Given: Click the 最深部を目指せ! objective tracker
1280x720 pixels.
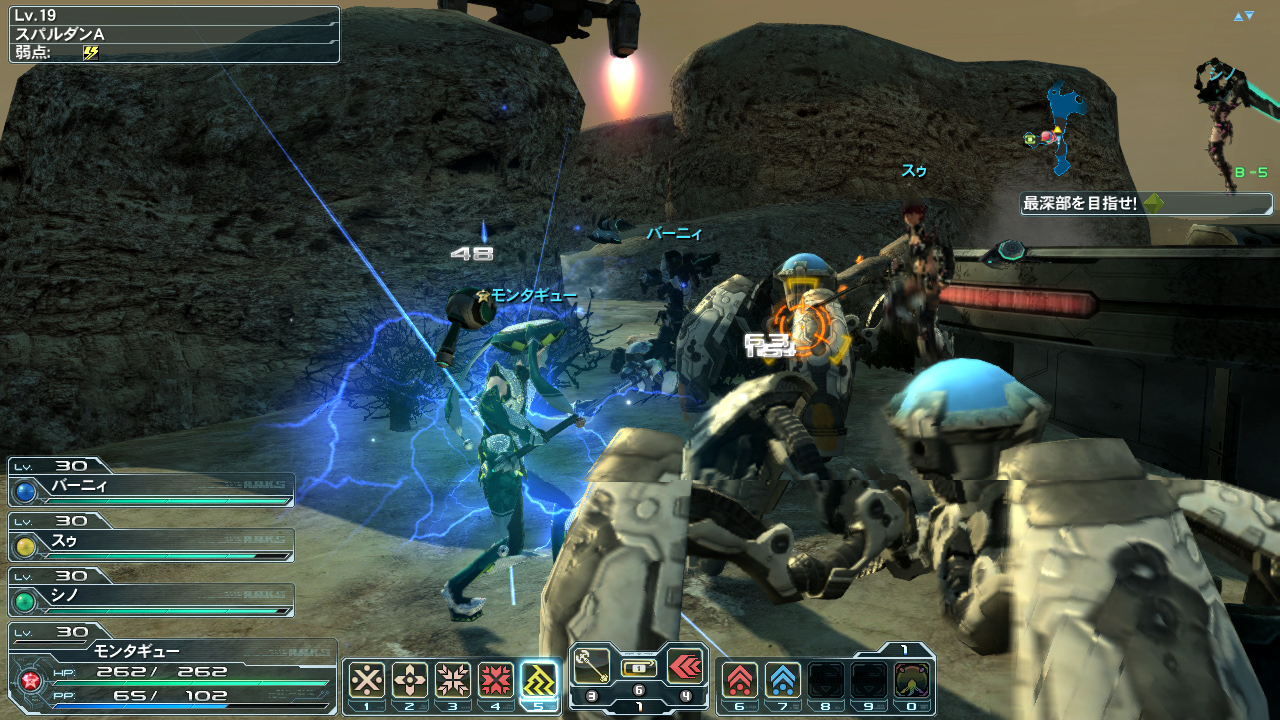Looking at the screenshot, I should pos(1146,204).
